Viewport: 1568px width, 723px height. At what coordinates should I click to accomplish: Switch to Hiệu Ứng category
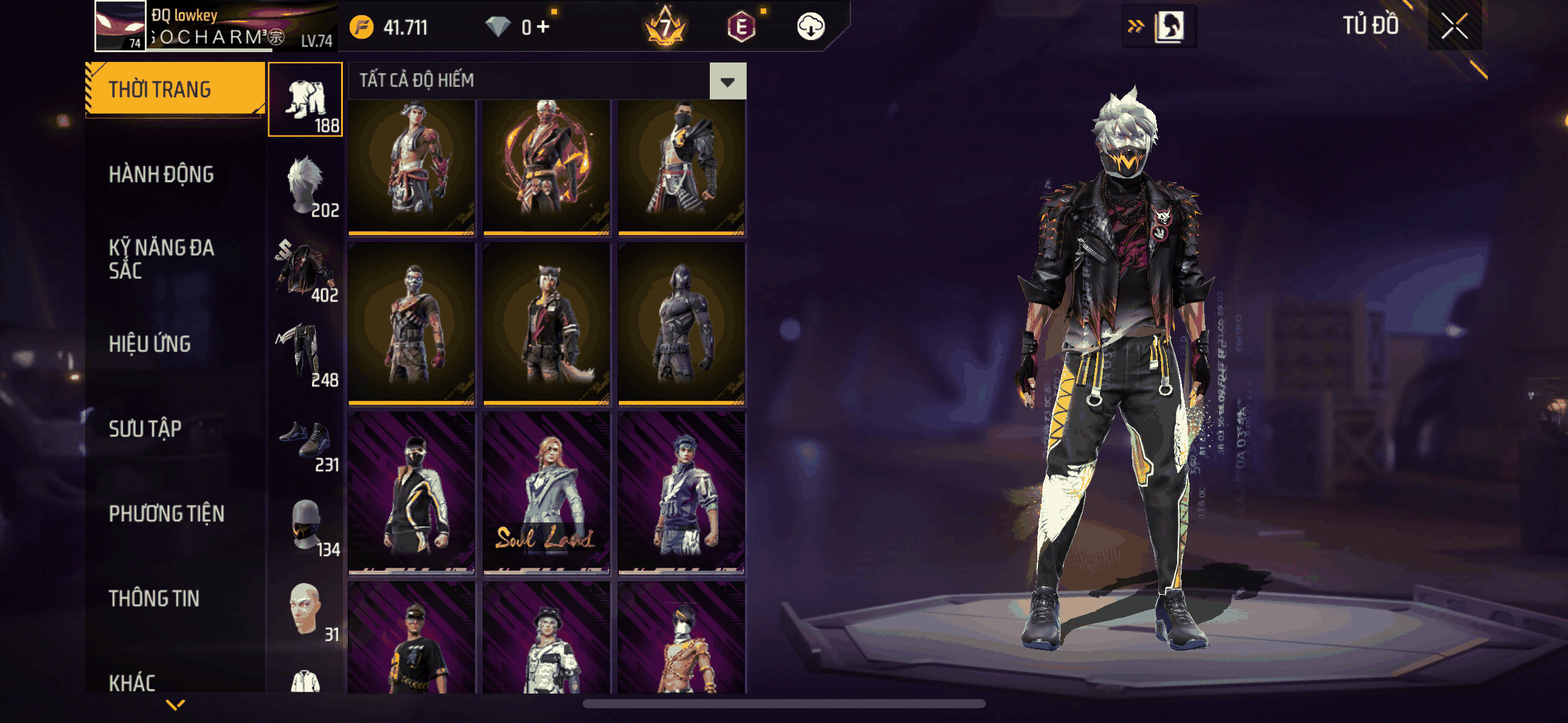pos(150,344)
